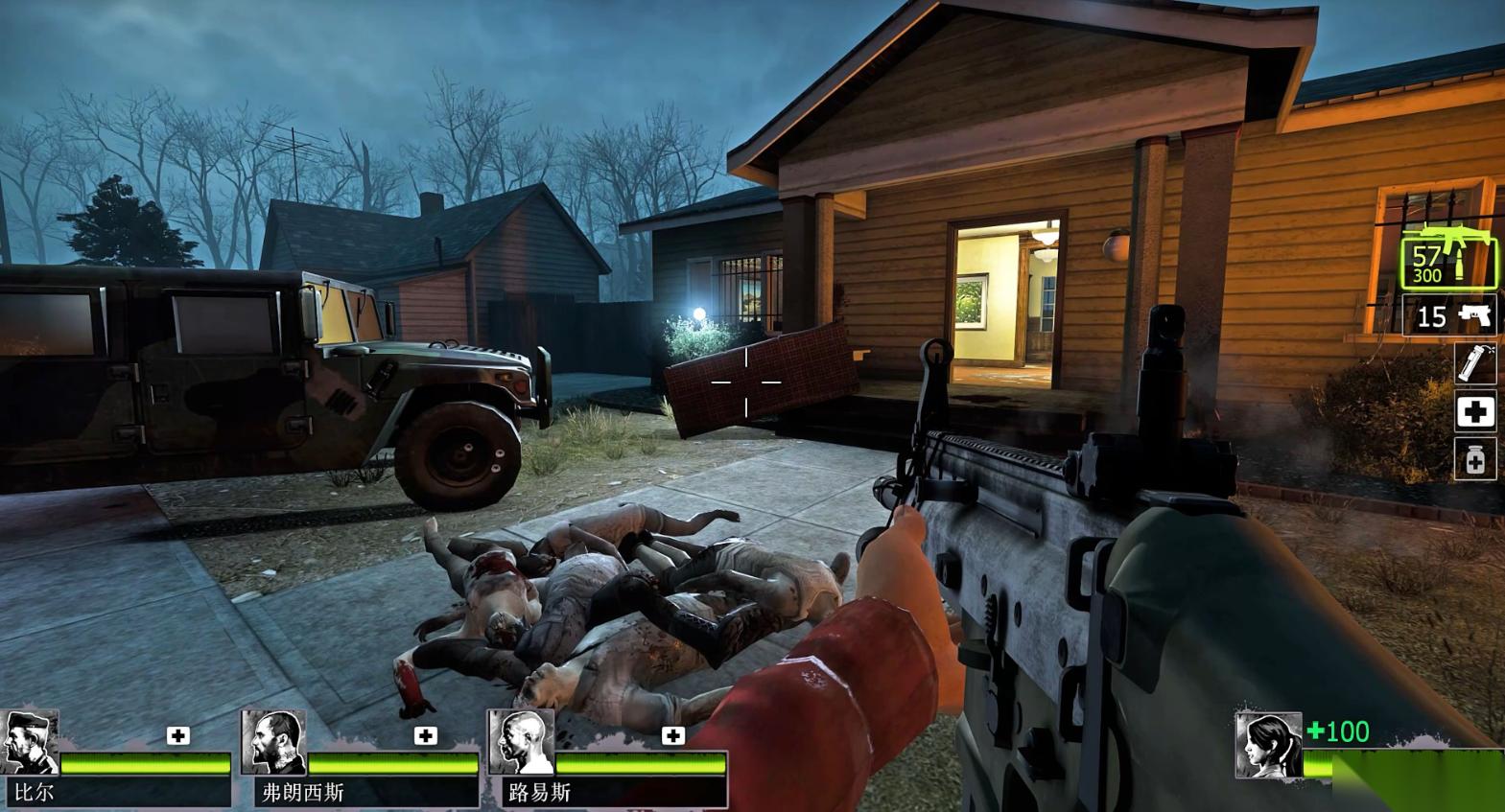The image size is (1505, 812).
Task: Click the medkit icon above Bill's health bar
Action: pyautogui.click(x=177, y=735)
